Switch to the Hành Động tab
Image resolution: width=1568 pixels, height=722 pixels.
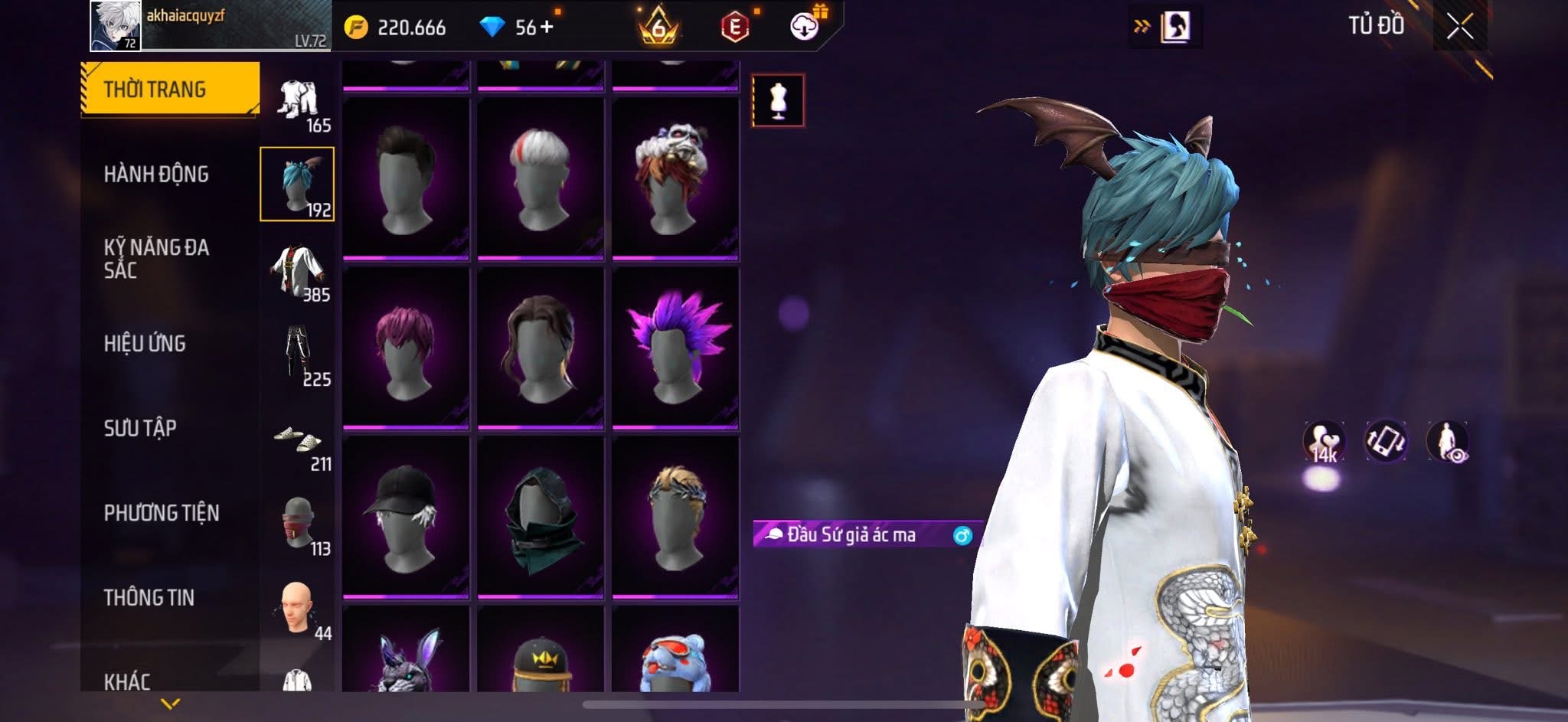coord(156,175)
